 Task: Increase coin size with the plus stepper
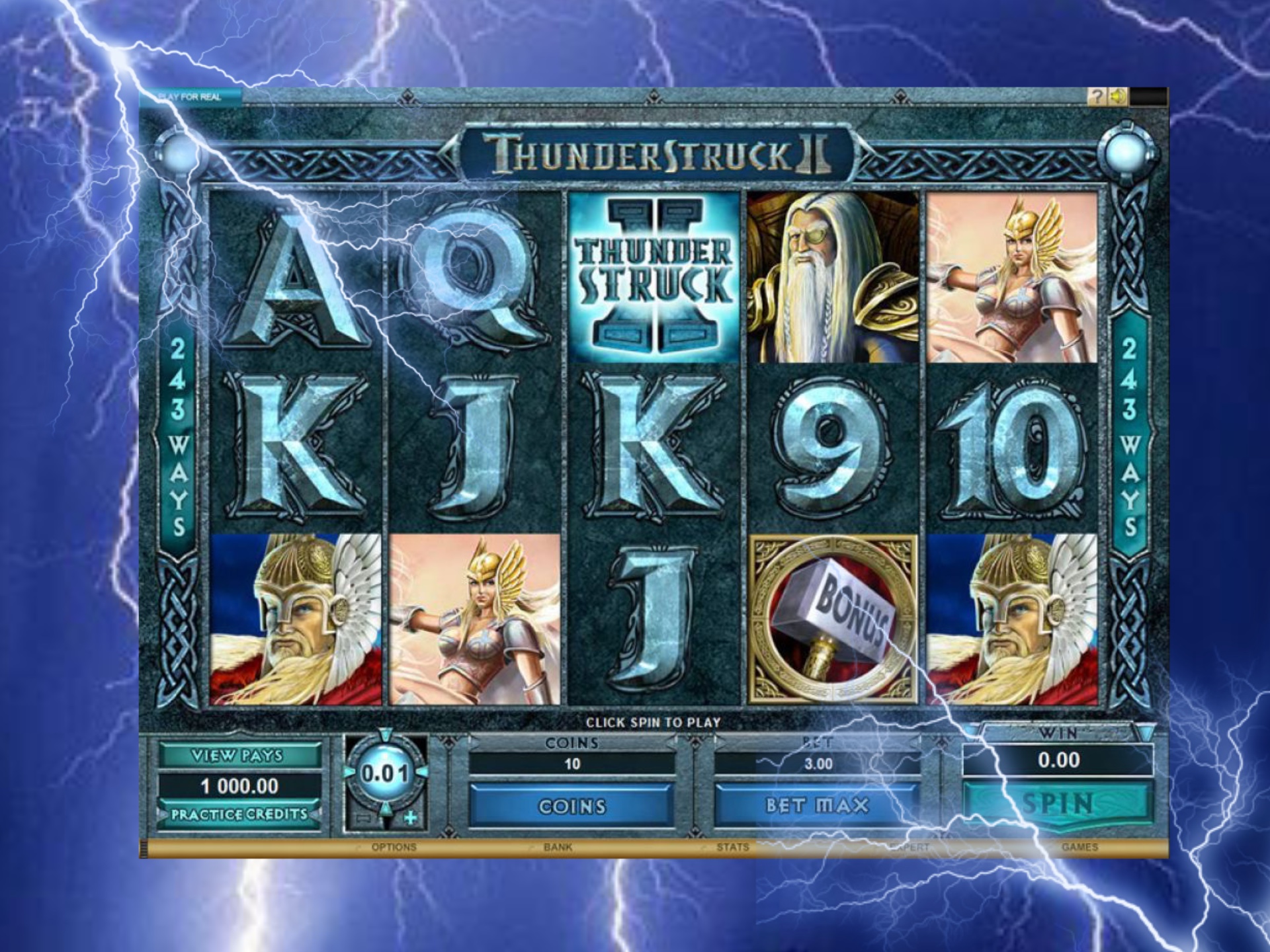411,817
